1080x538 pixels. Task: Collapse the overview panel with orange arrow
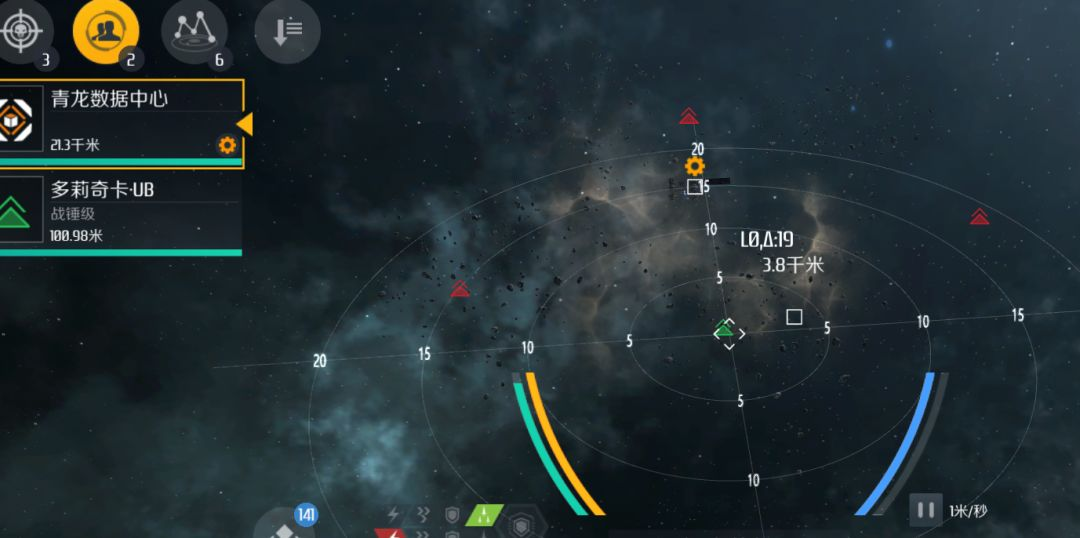pos(244,123)
